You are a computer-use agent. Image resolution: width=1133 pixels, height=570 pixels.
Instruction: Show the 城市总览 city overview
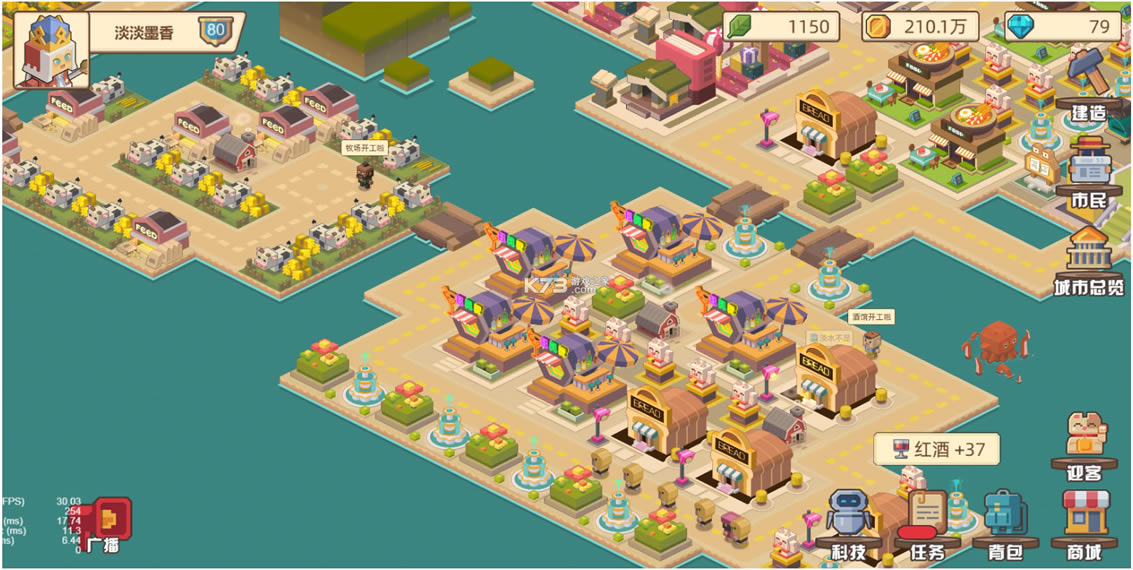pos(1089,262)
